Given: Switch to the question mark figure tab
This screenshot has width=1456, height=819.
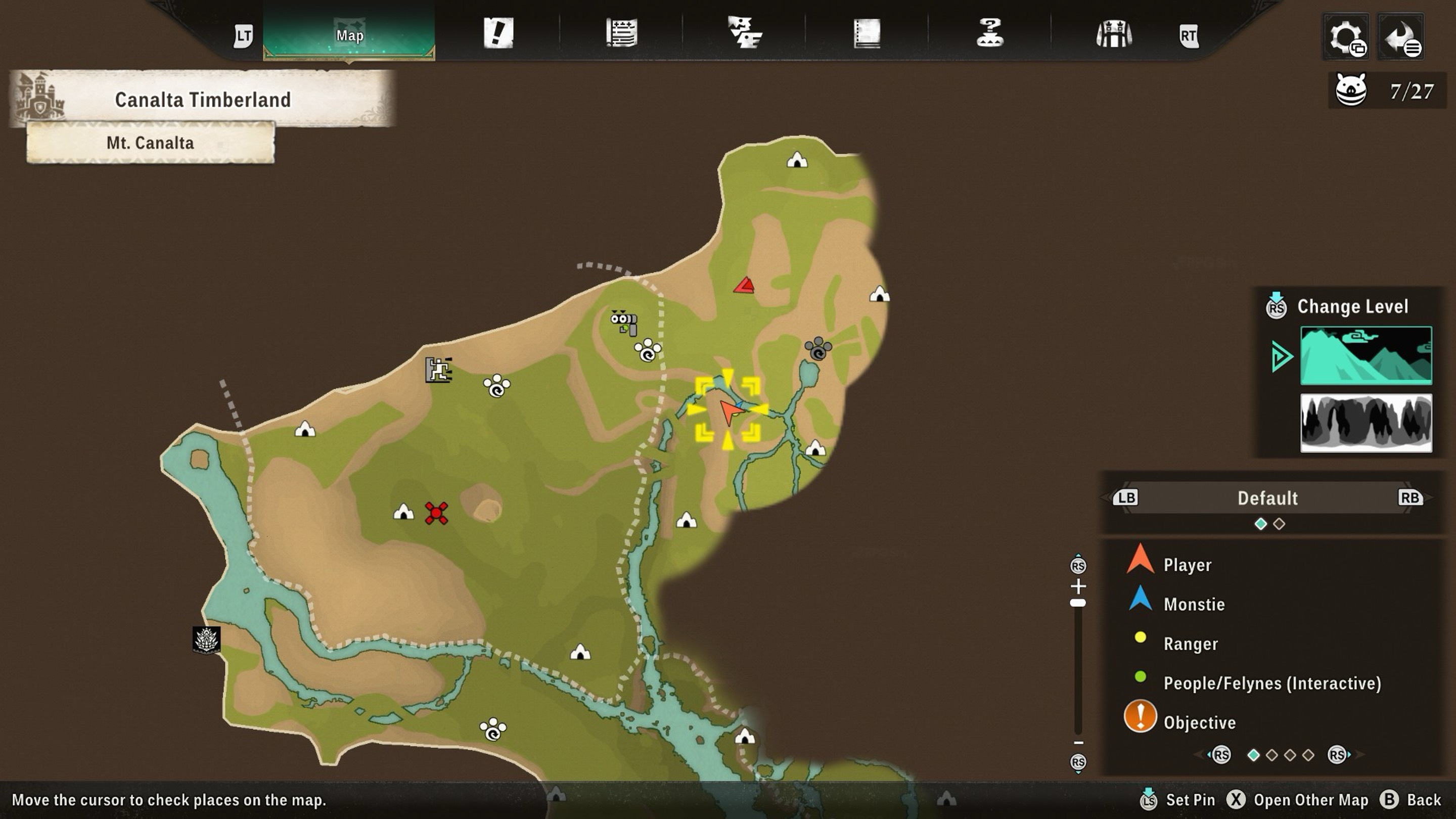Looking at the screenshot, I should [x=990, y=33].
